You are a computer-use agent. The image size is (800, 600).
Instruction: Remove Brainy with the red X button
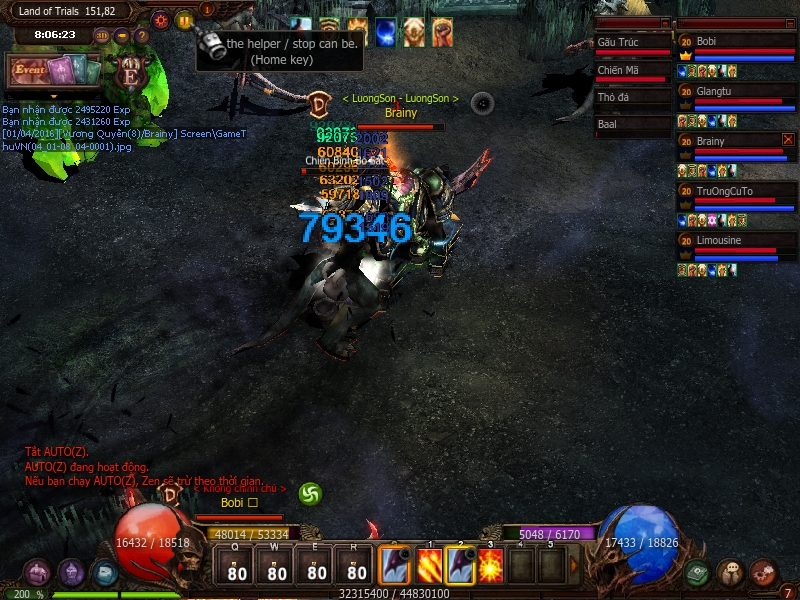788,140
